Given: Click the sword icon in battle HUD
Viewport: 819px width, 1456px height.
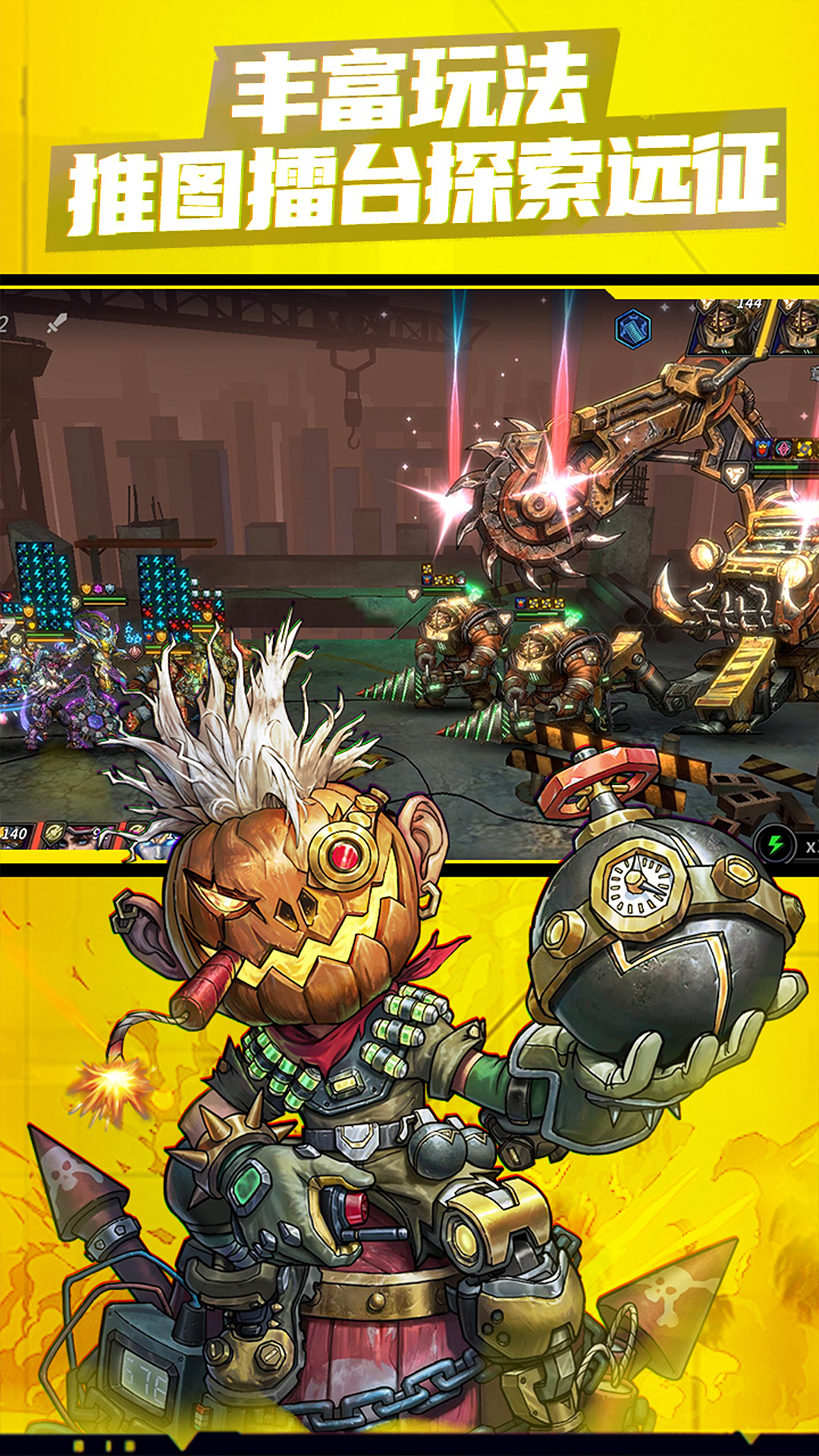Looking at the screenshot, I should pos(58,323).
